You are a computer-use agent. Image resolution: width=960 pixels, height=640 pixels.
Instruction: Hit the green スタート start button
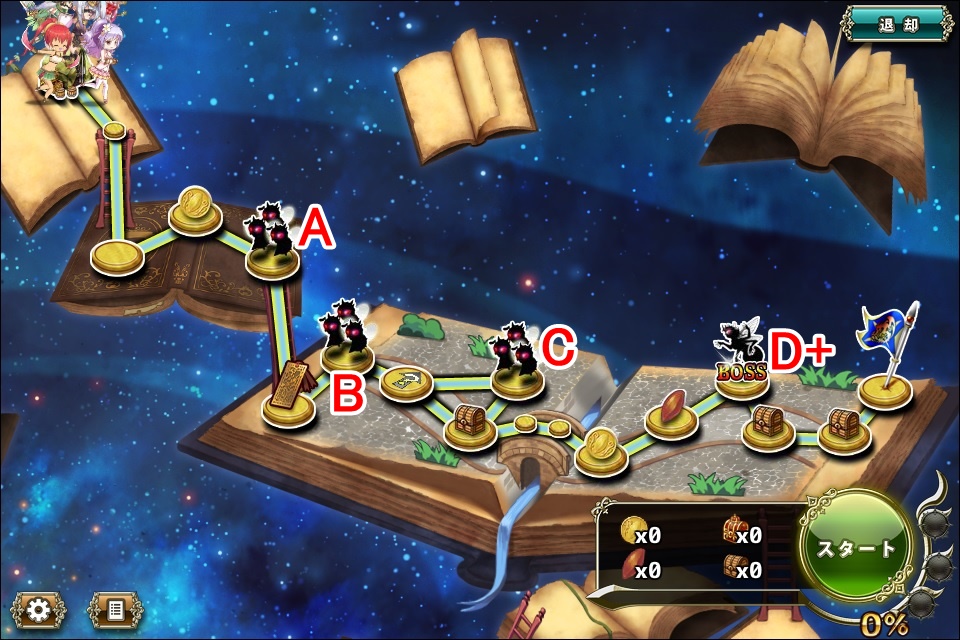coord(856,548)
